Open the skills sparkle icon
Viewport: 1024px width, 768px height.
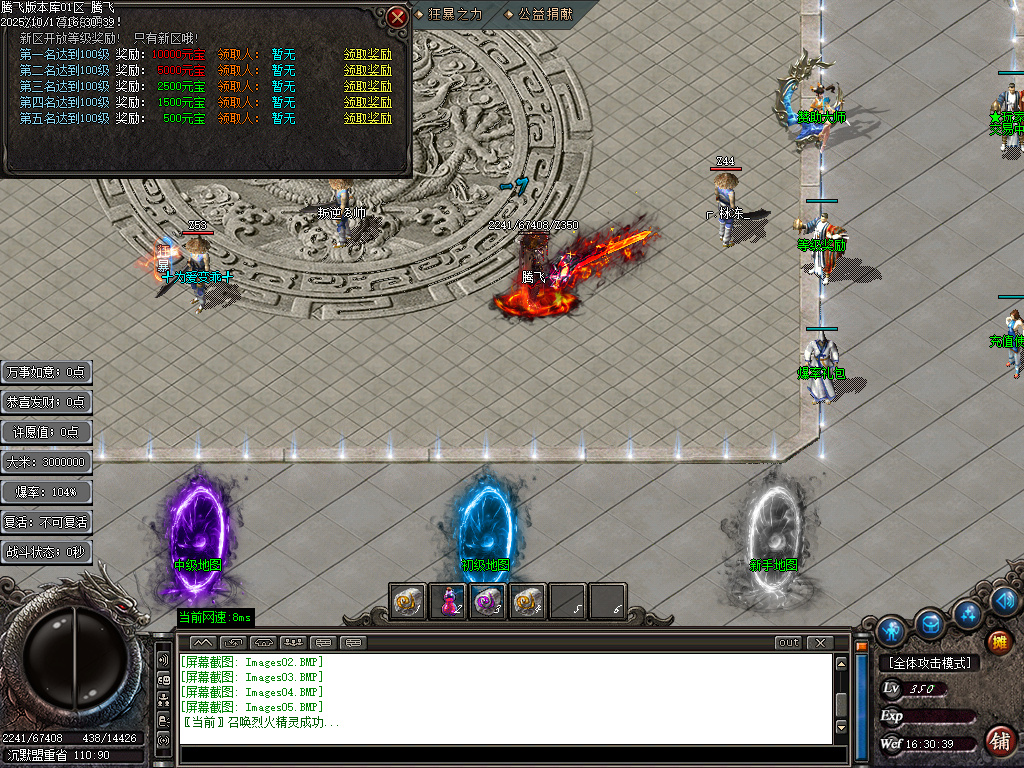pos(968,613)
